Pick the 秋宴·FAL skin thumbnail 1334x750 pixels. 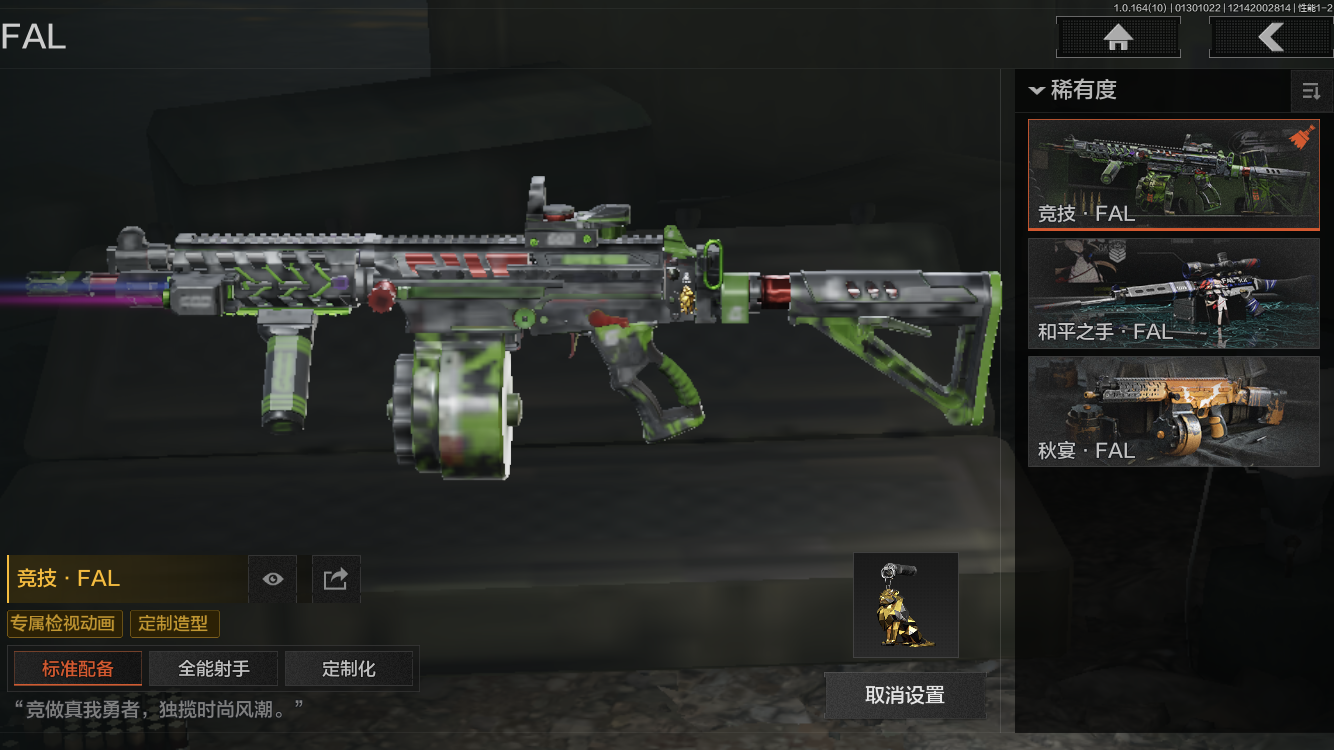pos(1173,411)
